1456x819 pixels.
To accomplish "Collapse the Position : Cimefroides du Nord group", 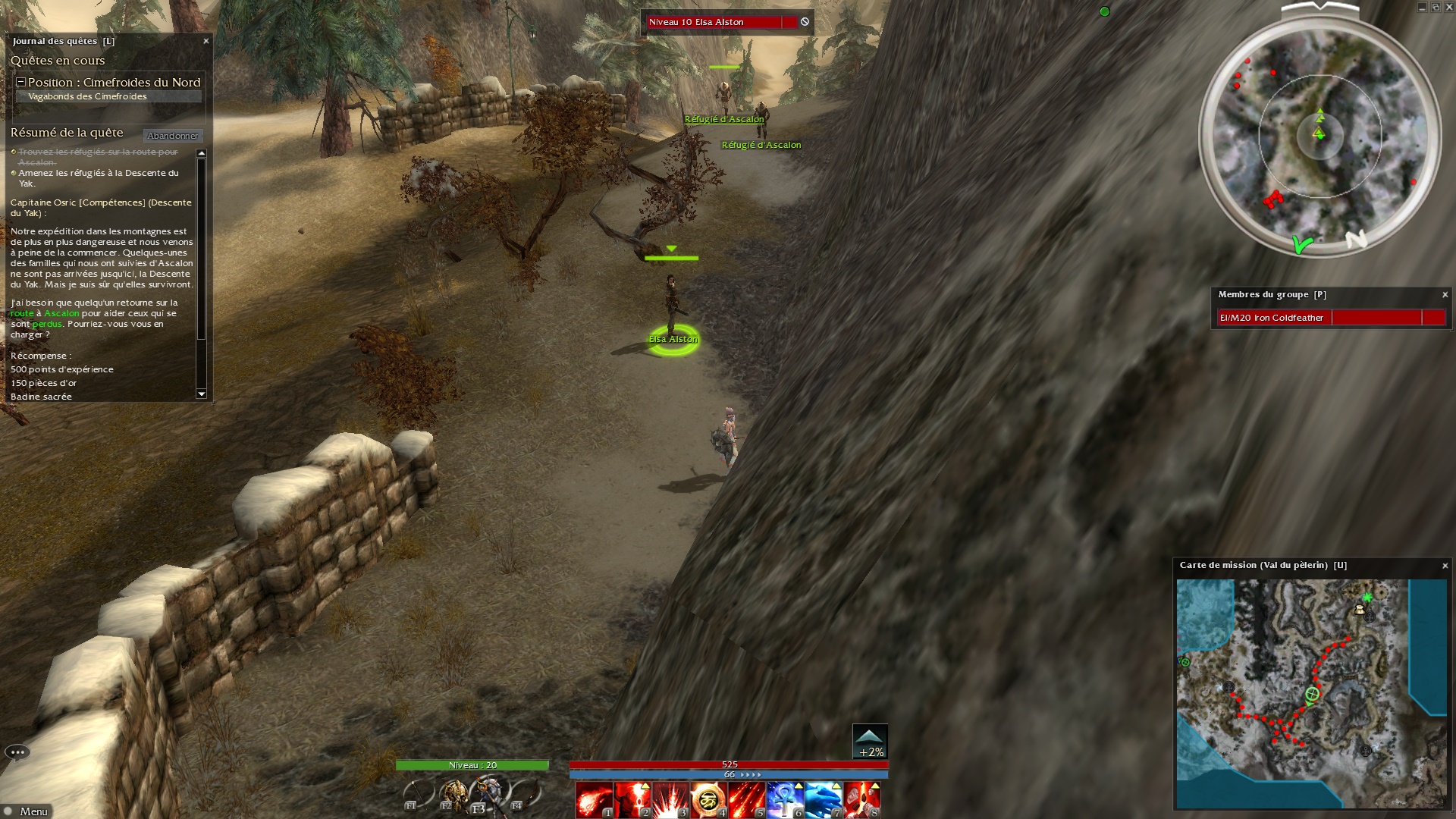I will tap(21, 82).
